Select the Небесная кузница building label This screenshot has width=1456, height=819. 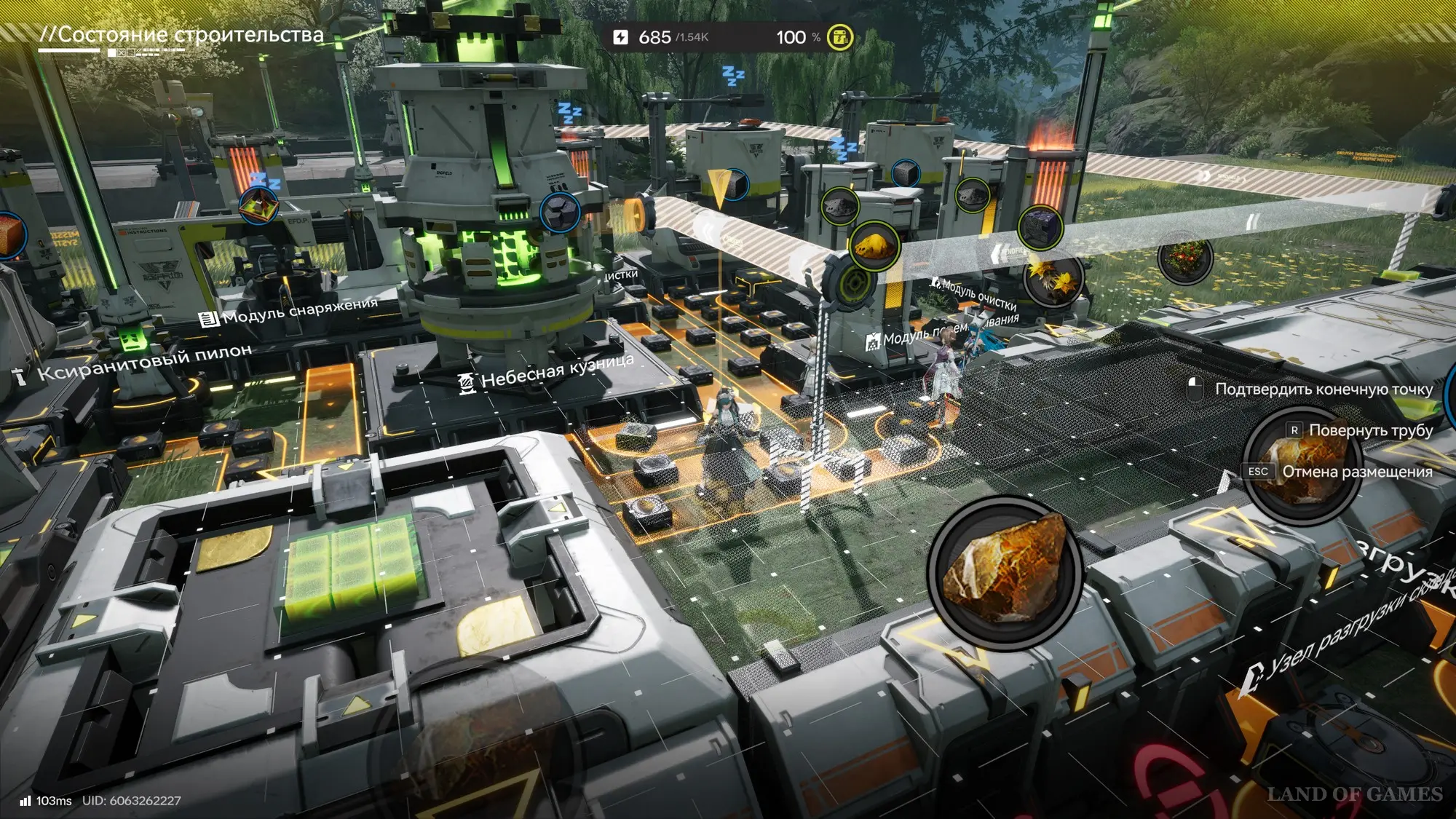[x=547, y=373]
